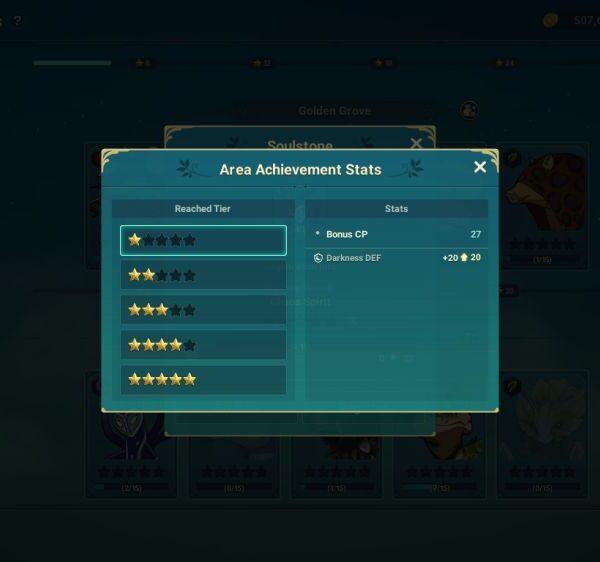Close the Area Achievement Stats dialog
600x562 pixels.
coord(480,167)
